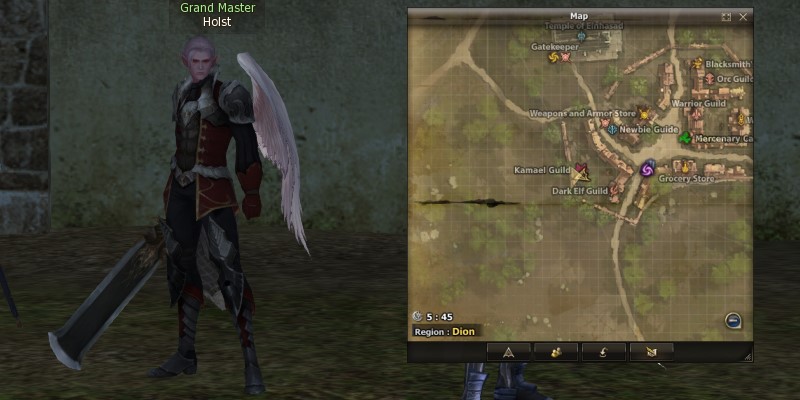The width and height of the screenshot is (800, 400).
Task: Select the Newbie Guide map marker
Action: coord(612,130)
